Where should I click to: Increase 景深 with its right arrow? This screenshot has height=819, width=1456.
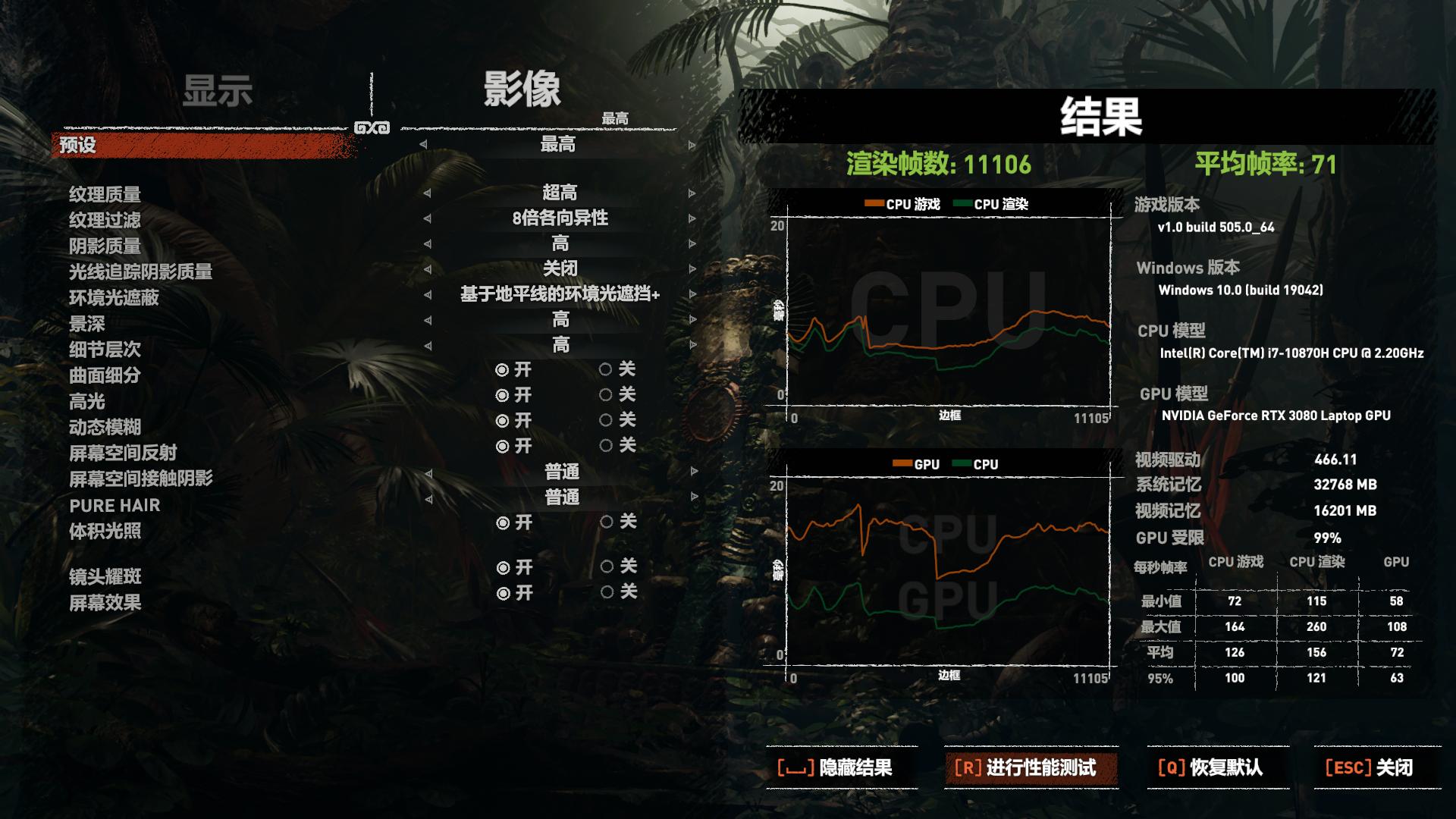[690, 320]
